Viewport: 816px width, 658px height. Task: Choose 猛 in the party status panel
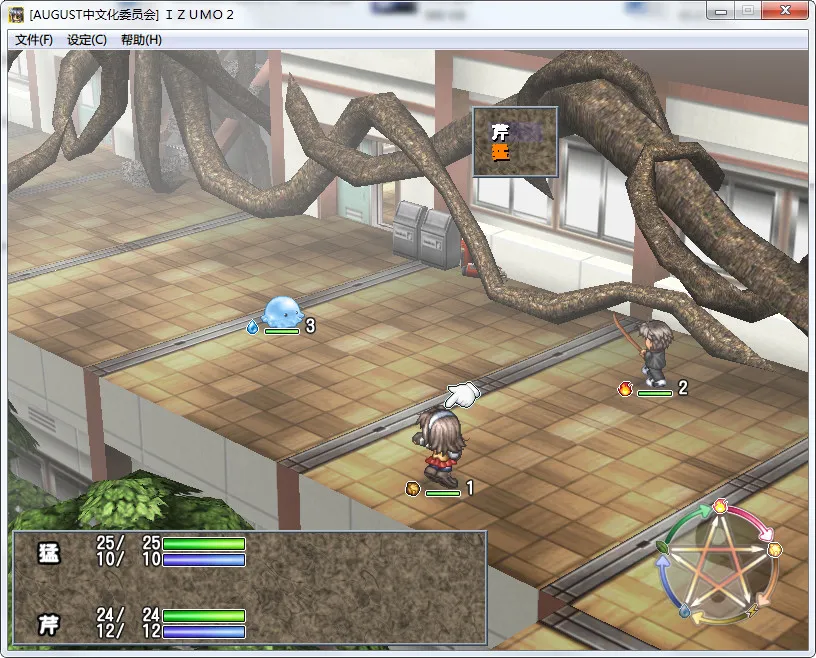click(x=48, y=551)
